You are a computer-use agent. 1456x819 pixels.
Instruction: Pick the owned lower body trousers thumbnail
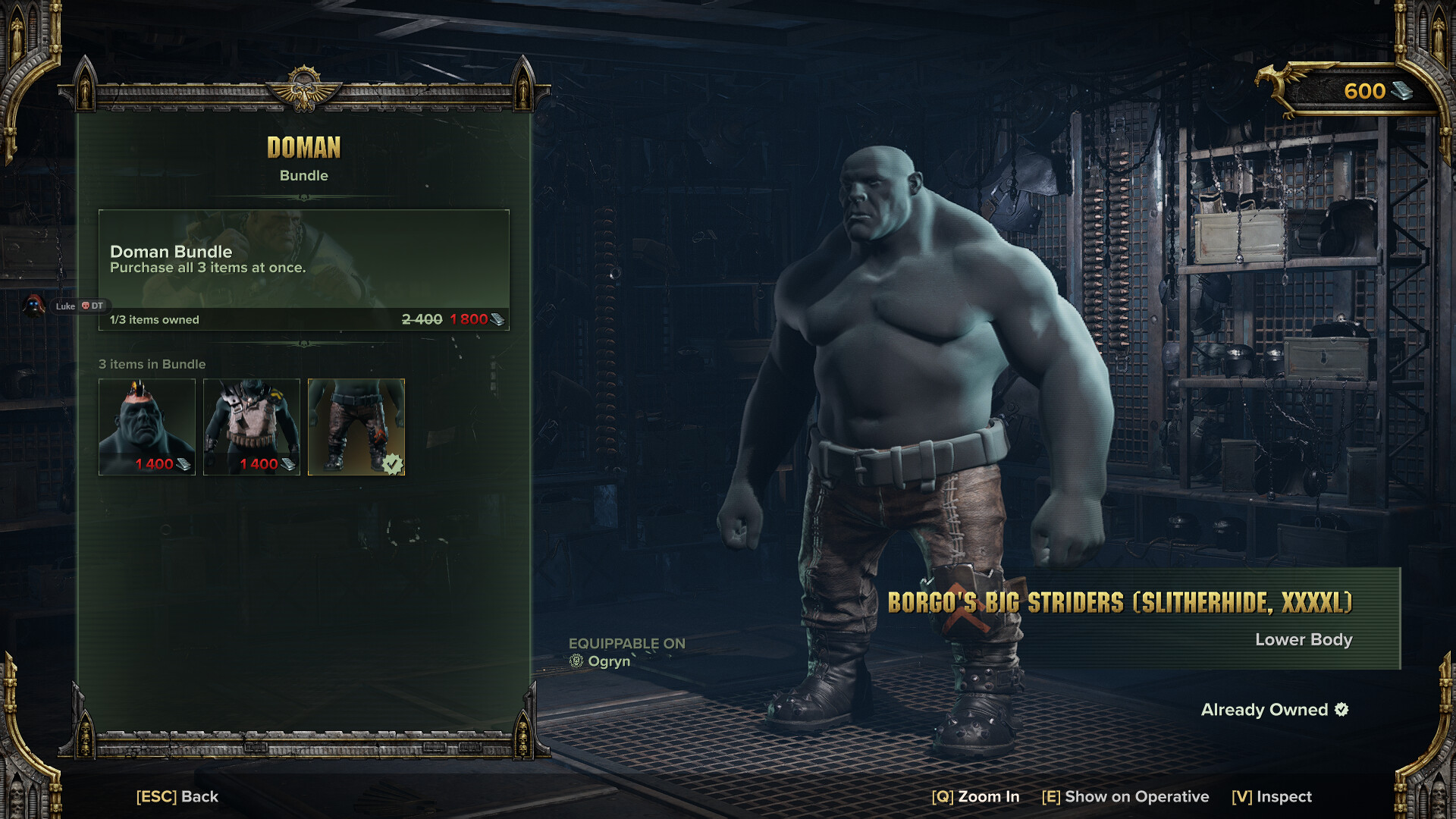[x=356, y=427]
